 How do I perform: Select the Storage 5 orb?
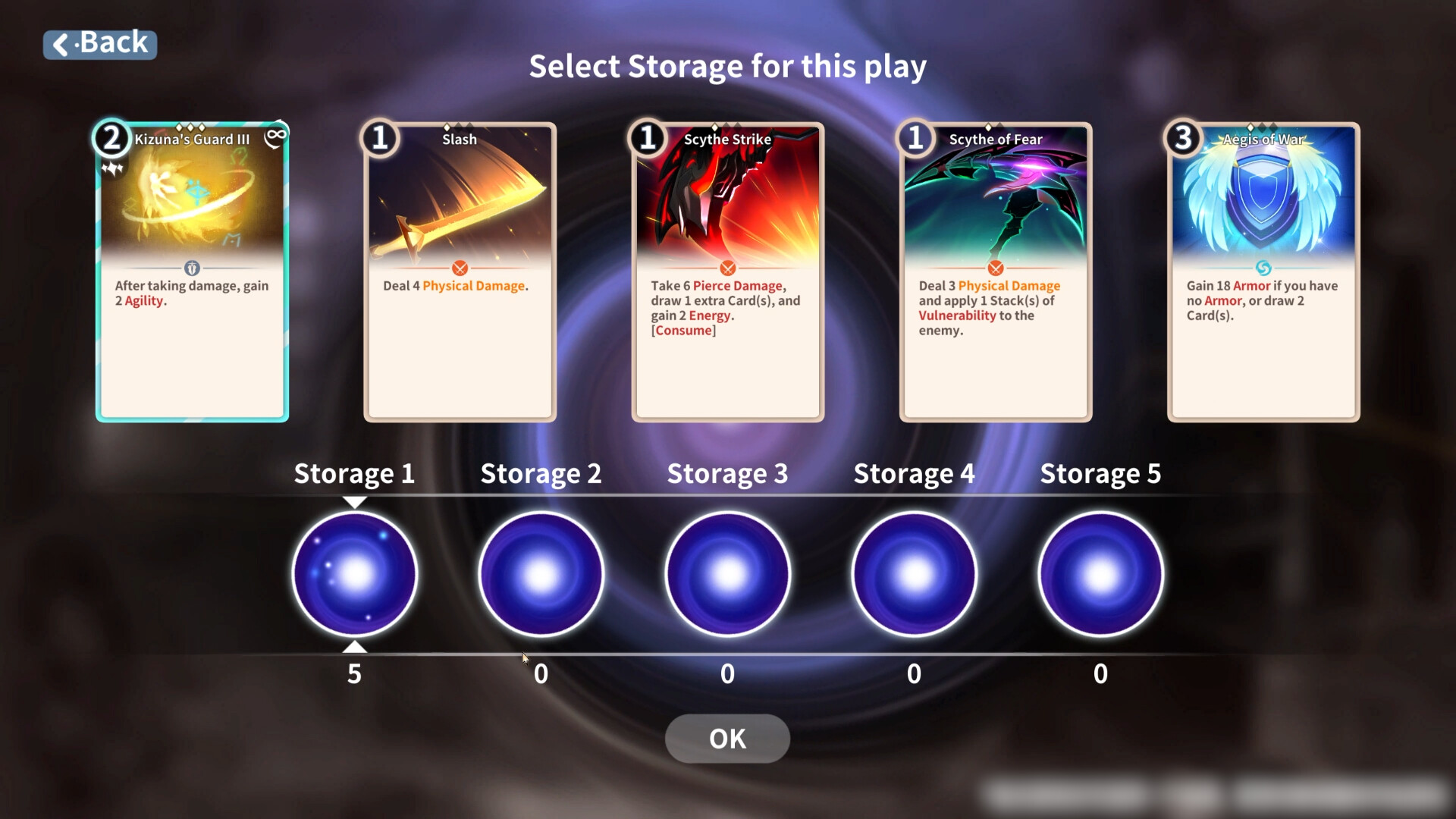[x=1100, y=574]
